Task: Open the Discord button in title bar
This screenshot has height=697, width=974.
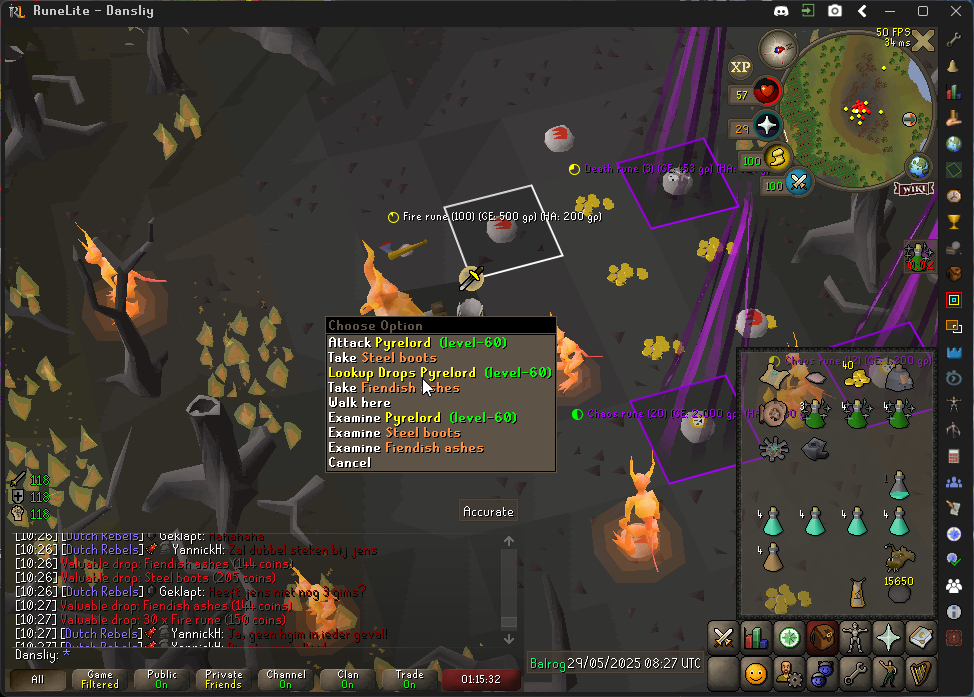Action: click(x=781, y=11)
